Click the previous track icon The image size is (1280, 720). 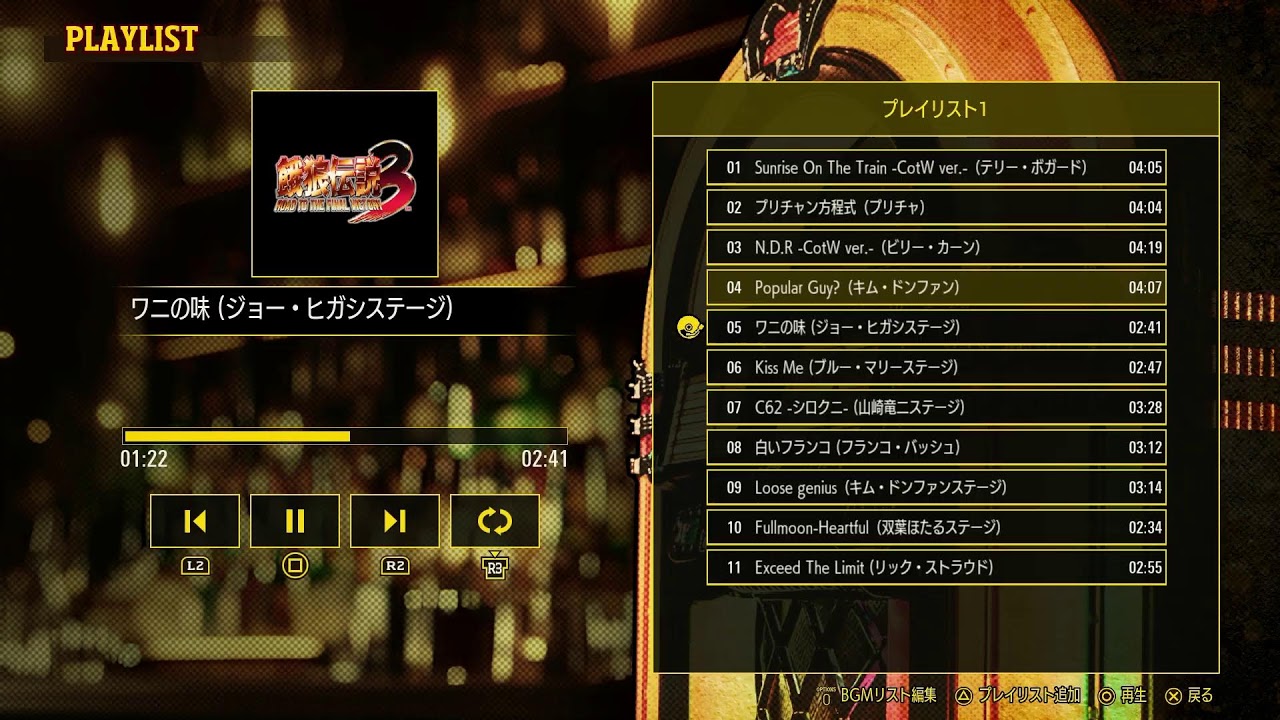[x=194, y=521]
